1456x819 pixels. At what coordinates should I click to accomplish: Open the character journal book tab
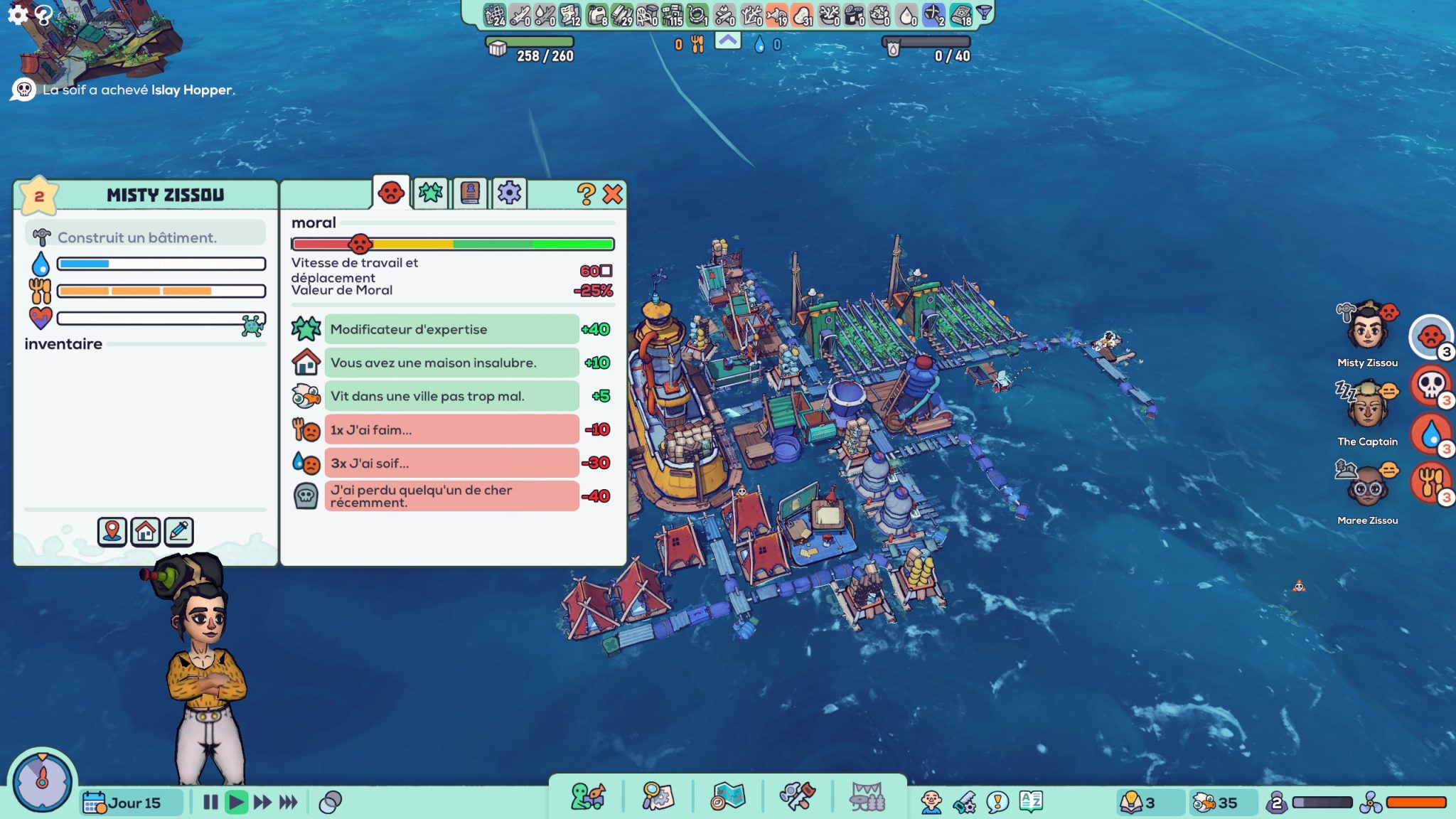[469, 193]
